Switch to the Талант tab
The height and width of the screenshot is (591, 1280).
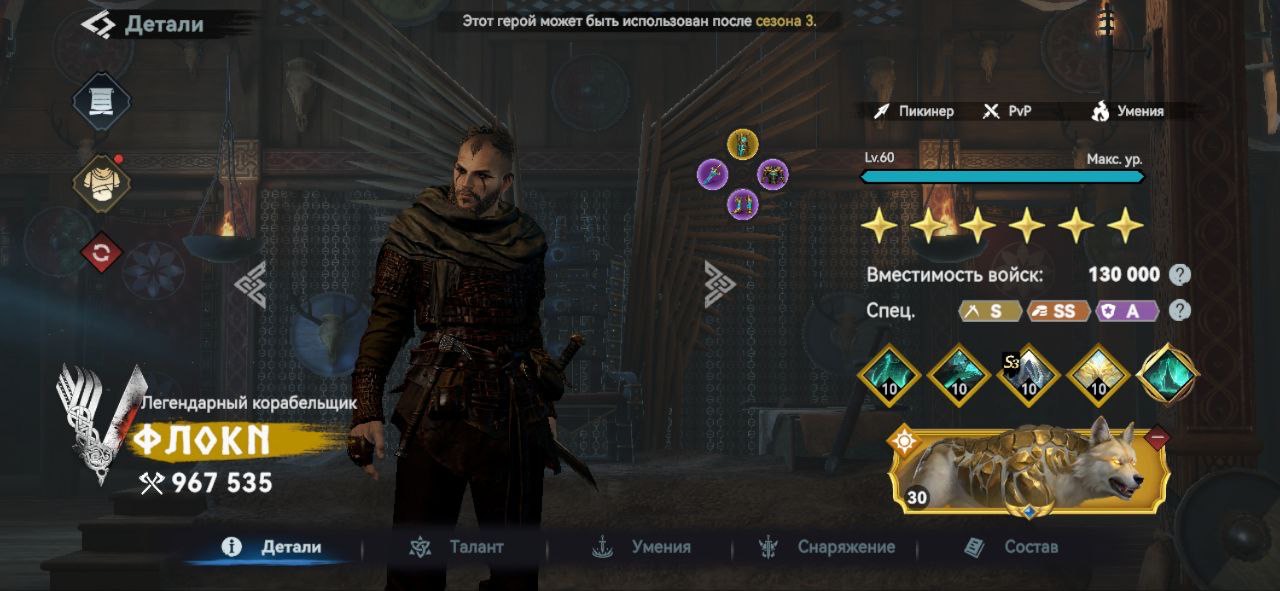(x=460, y=547)
